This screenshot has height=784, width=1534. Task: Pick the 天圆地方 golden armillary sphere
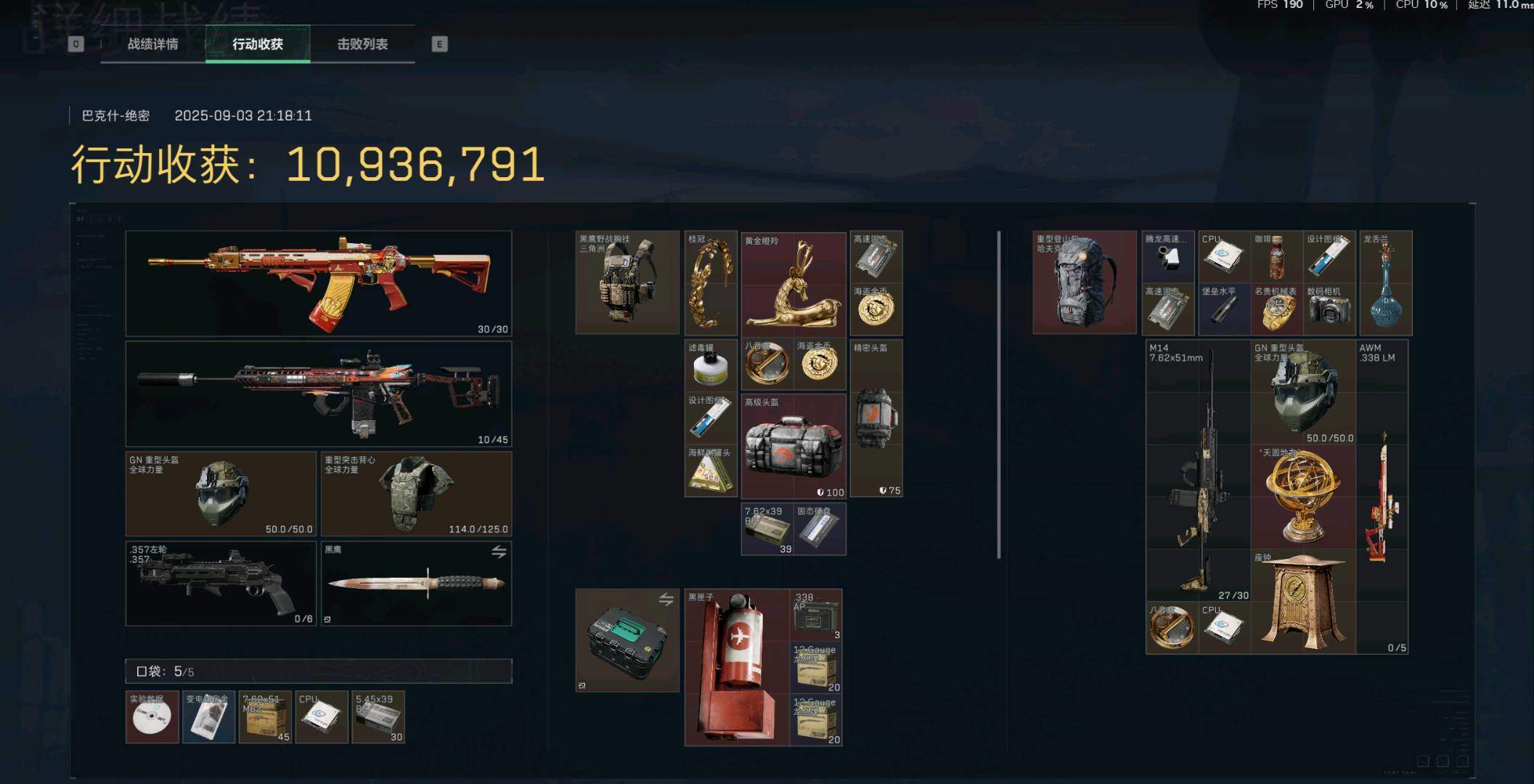(x=1303, y=497)
